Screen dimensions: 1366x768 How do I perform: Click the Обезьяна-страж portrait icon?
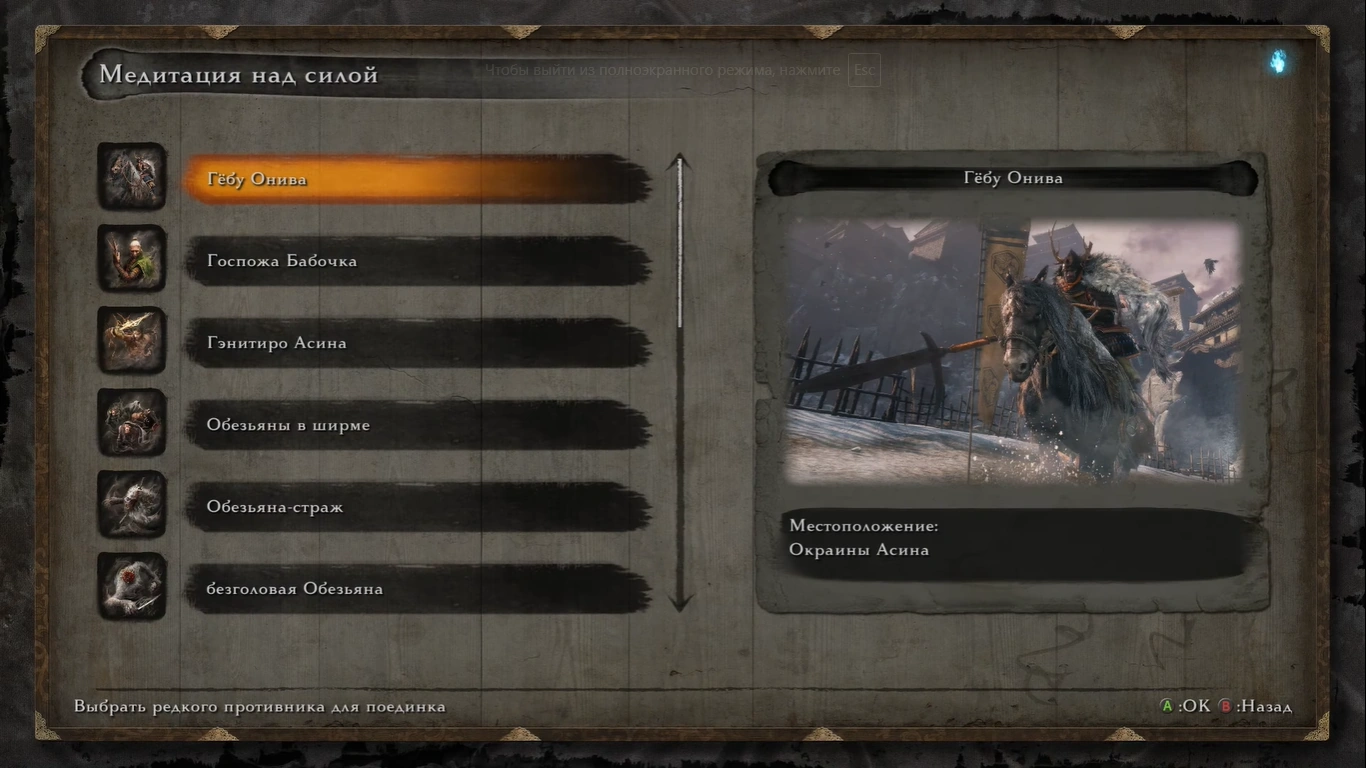coord(132,505)
